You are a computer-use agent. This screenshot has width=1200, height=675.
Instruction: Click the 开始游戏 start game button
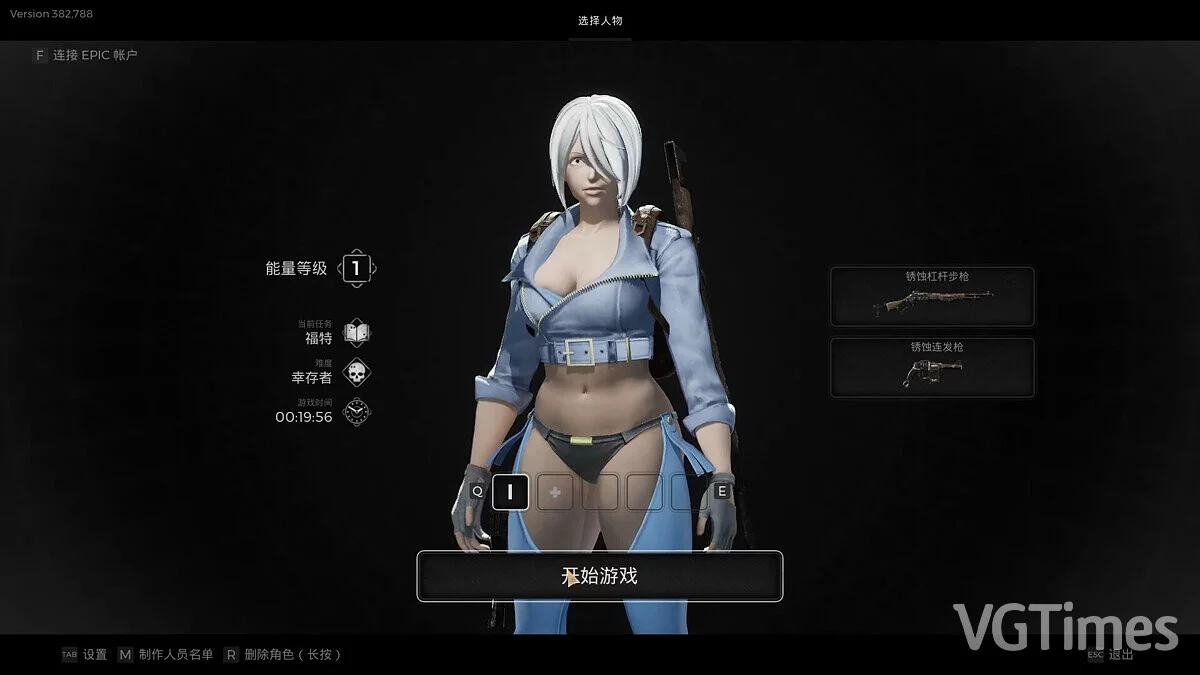(599, 576)
